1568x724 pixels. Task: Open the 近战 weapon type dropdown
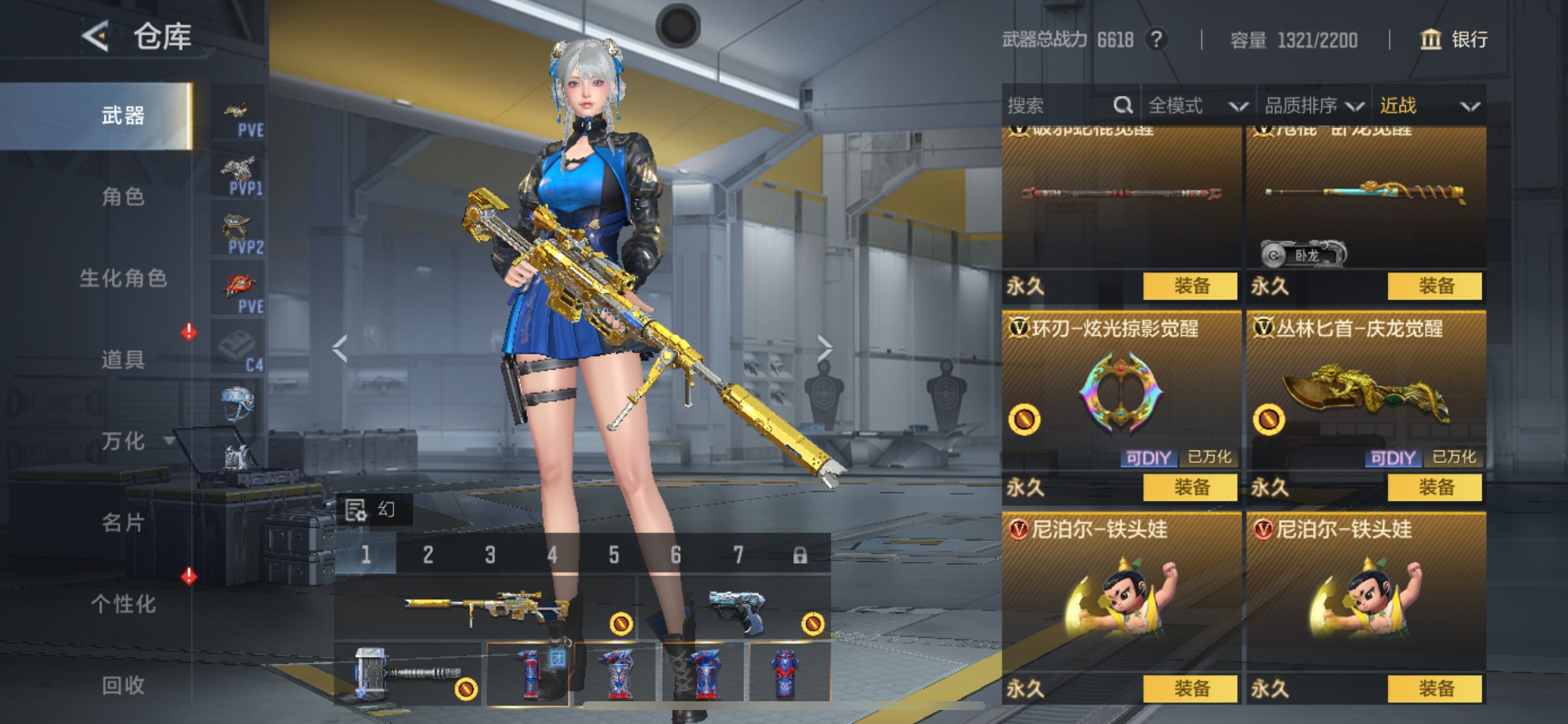click(x=1429, y=106)
